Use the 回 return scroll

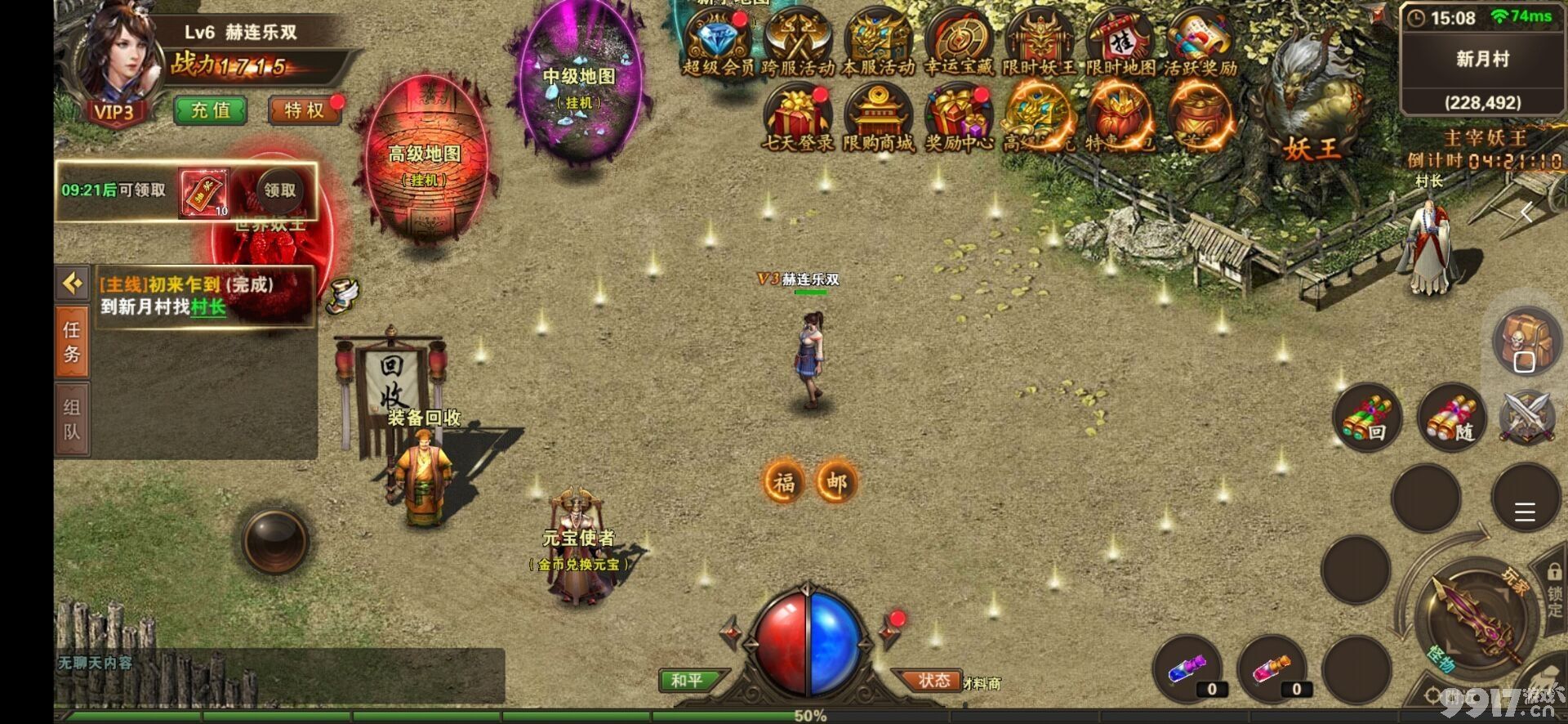point(1368,418)
